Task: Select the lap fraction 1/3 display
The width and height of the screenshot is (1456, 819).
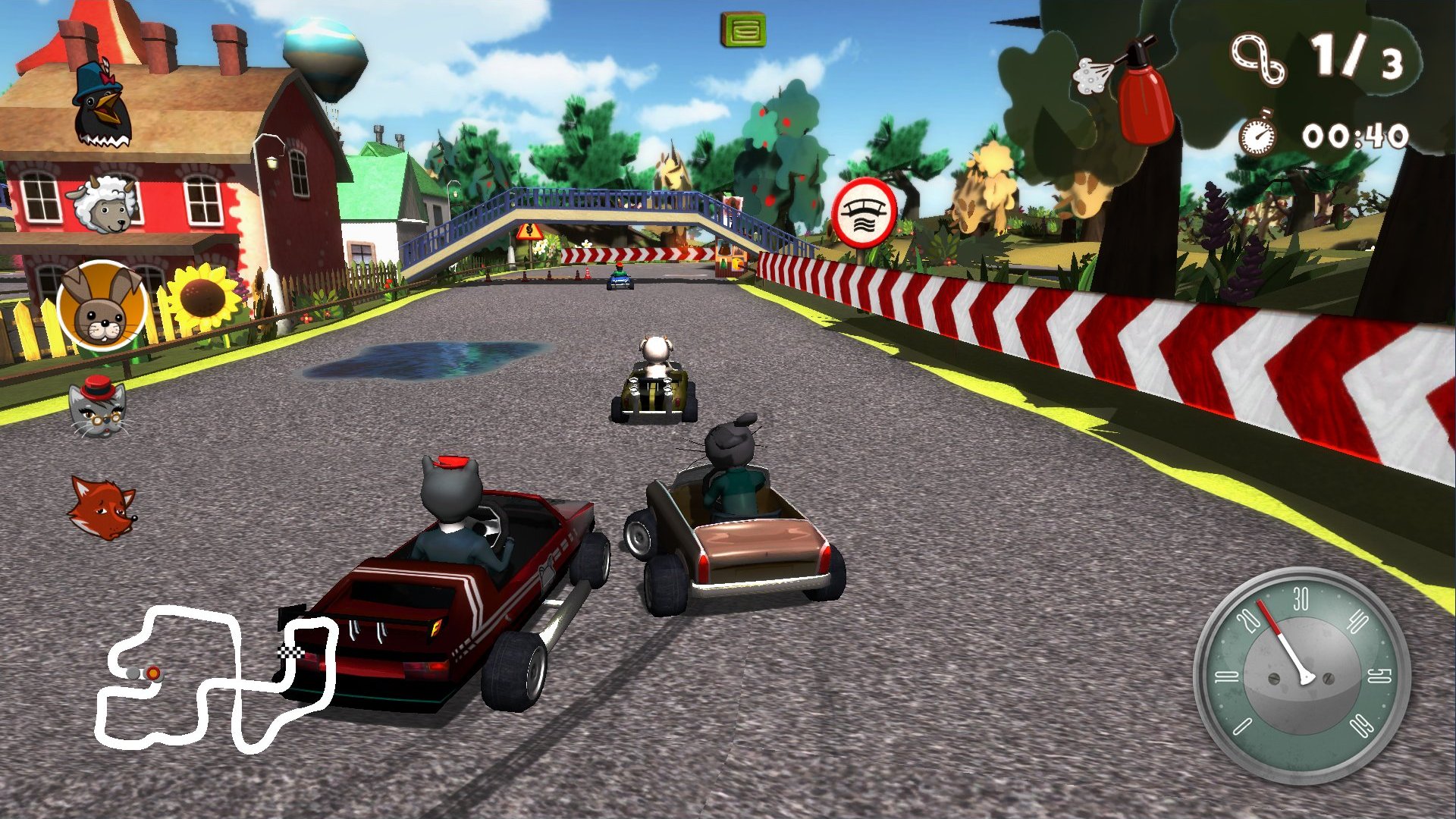Action: (1361, 57)
